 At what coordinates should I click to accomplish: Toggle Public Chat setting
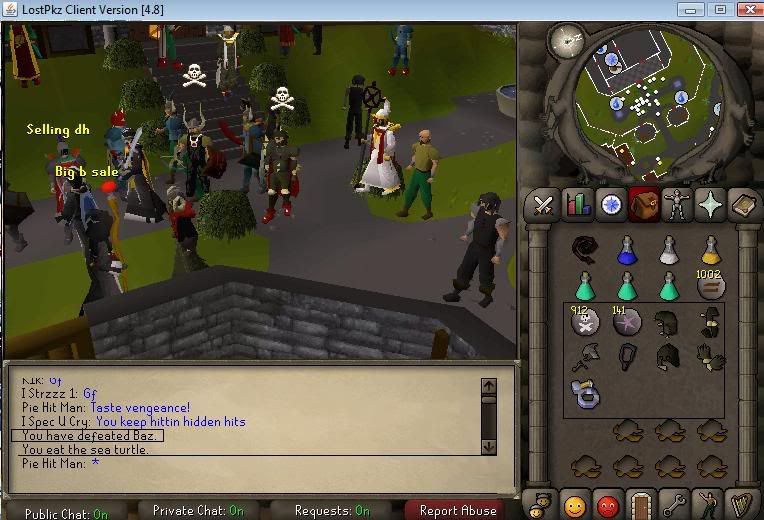point(66,513)
